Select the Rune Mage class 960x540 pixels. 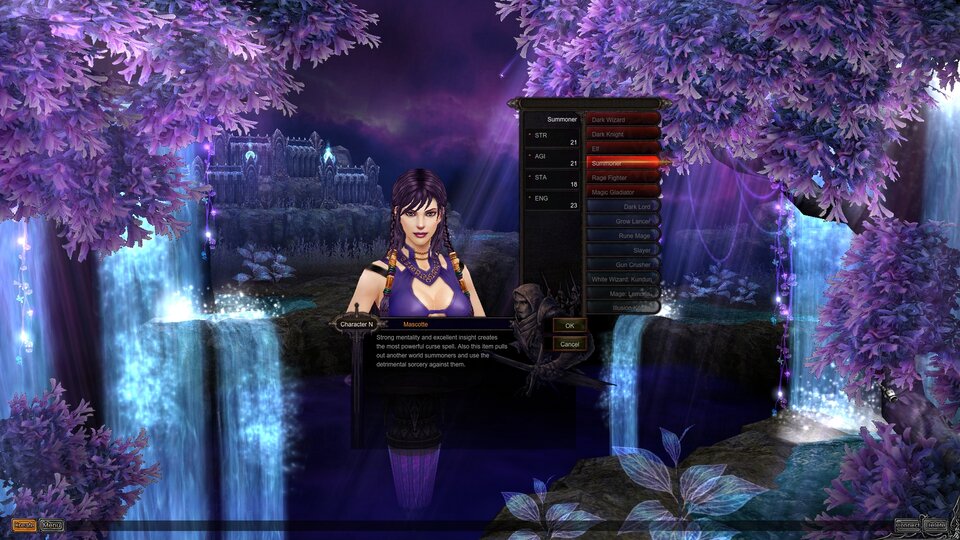(x=622, y=235)
